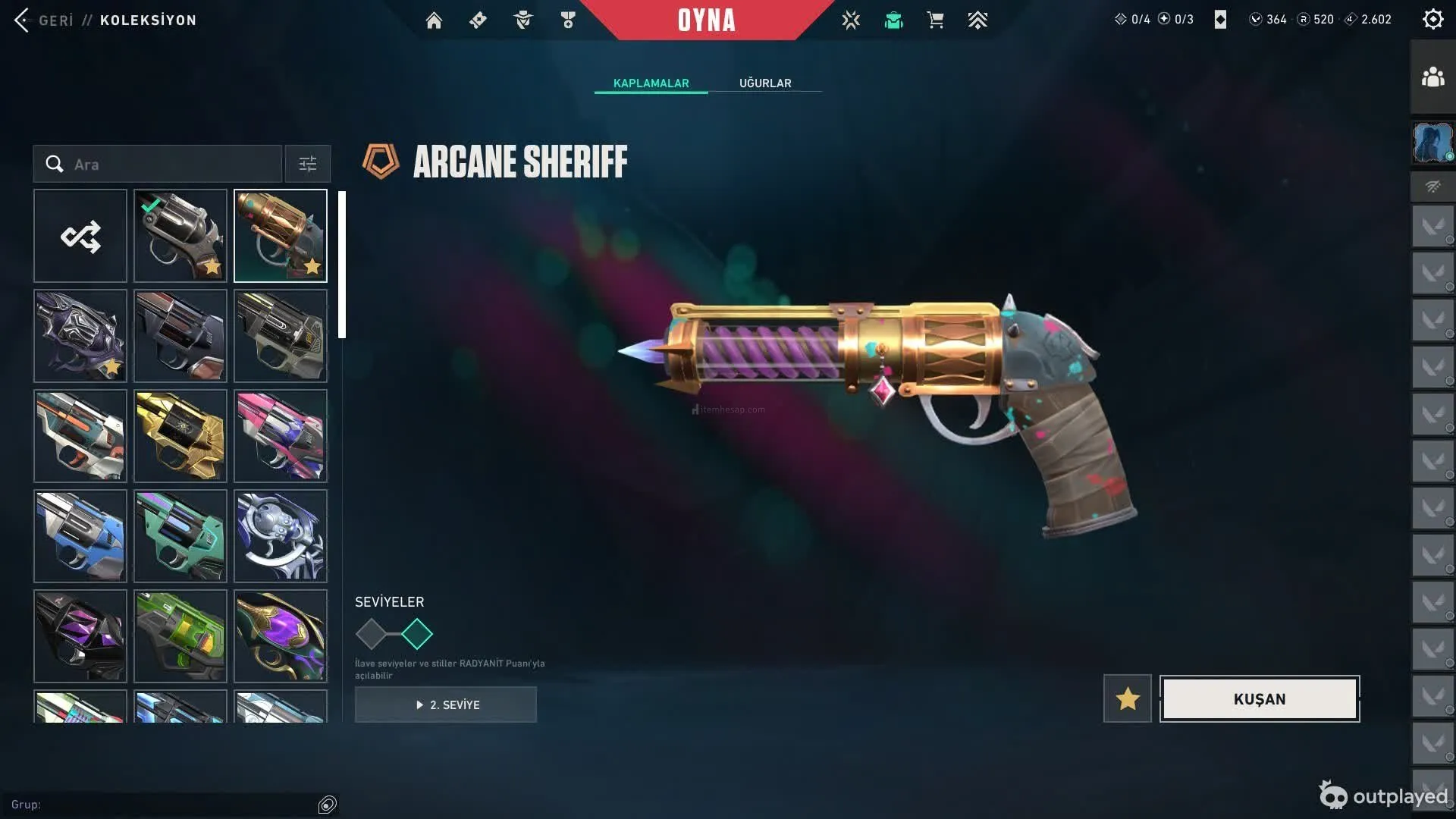
Task: Equip the skin with KUŞAN
Action: point(1260,699)
